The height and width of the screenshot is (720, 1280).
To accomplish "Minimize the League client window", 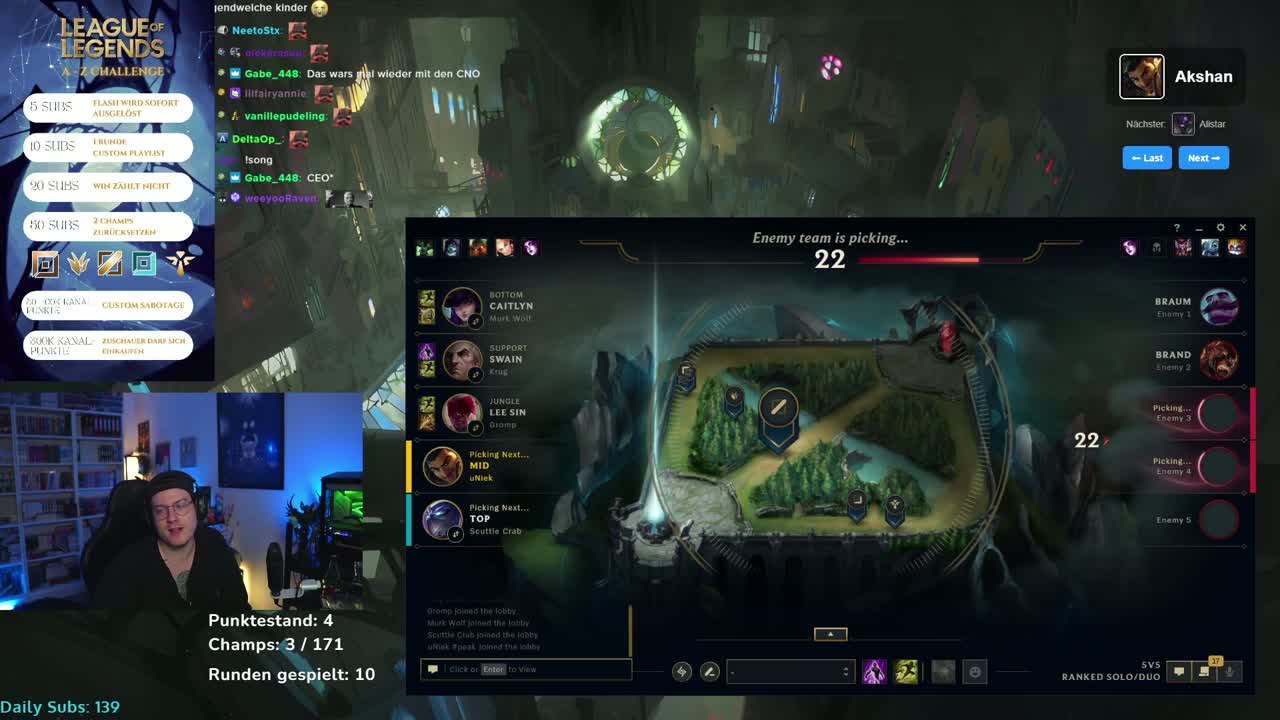I will tap(1198, 228).
